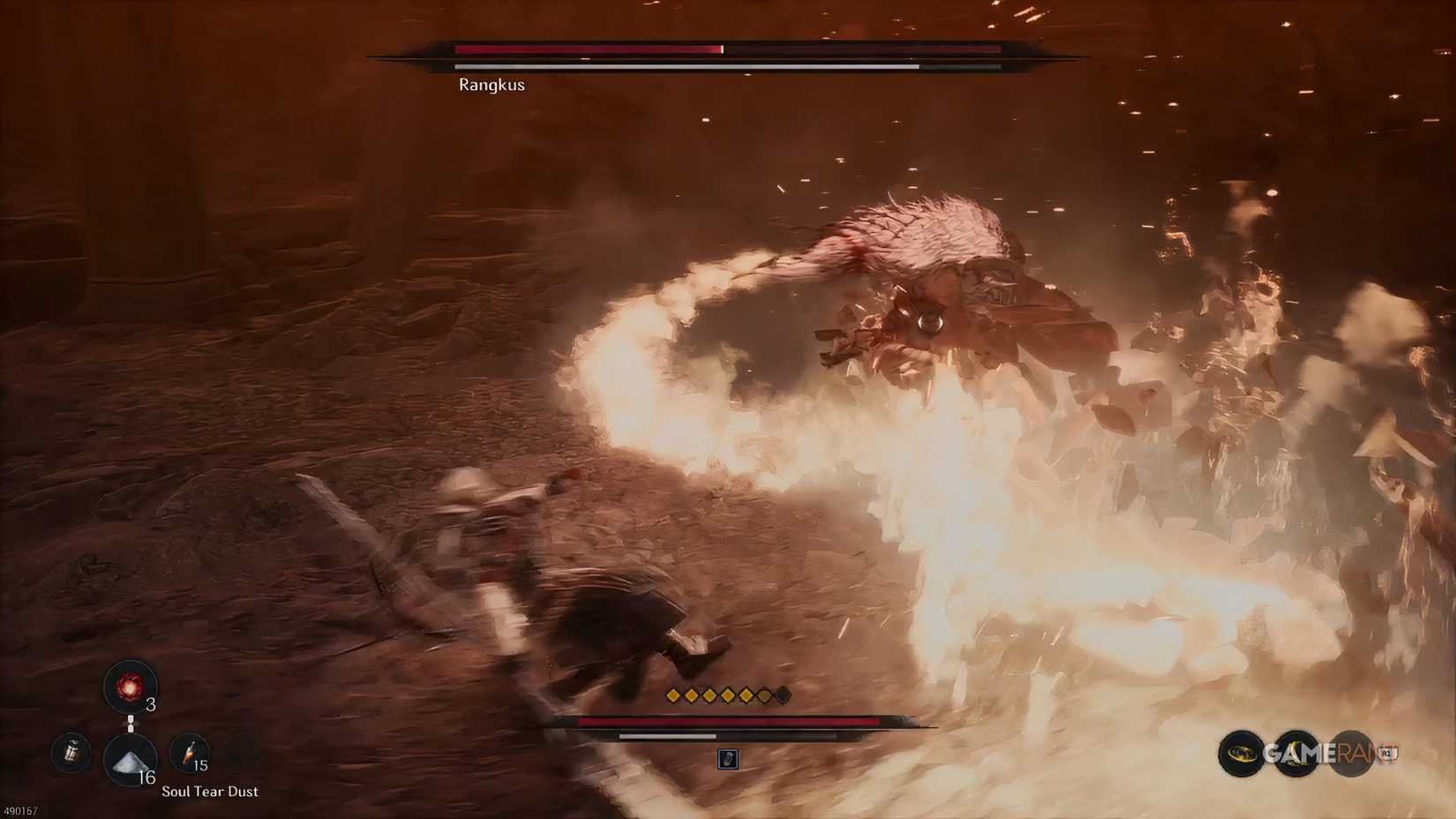
Task: Select the Rangkus boss nameplate
Action: click(x=491, y=85)
